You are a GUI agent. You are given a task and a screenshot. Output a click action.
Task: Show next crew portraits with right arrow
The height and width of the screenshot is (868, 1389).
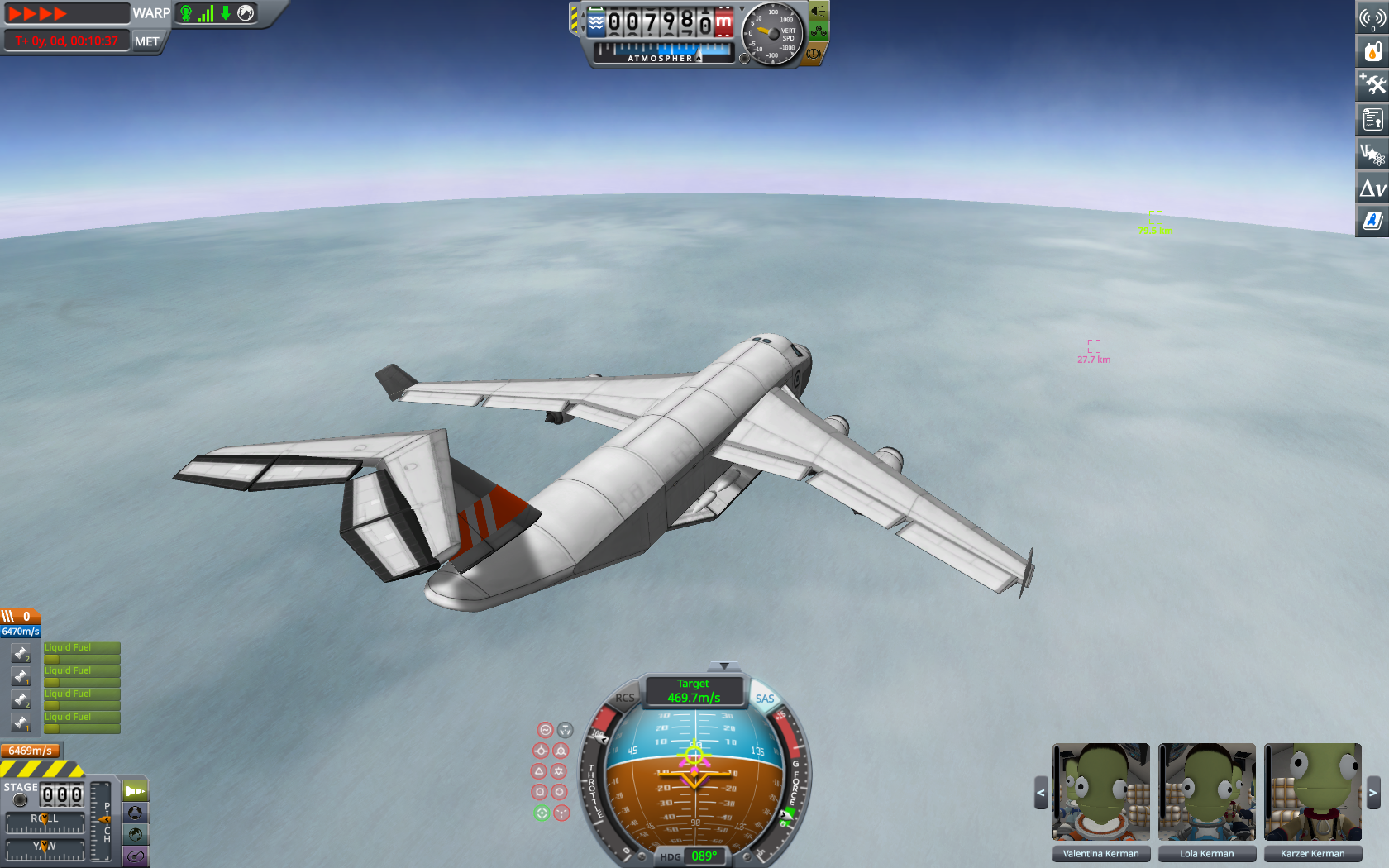pyautogui.click(x=1372, y=793)
